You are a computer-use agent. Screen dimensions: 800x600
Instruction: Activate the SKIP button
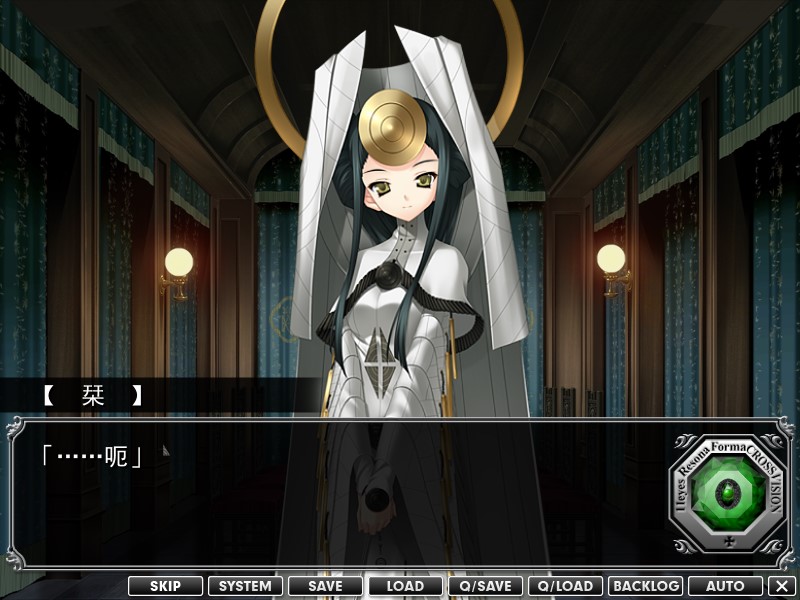[x=165, y=586]
